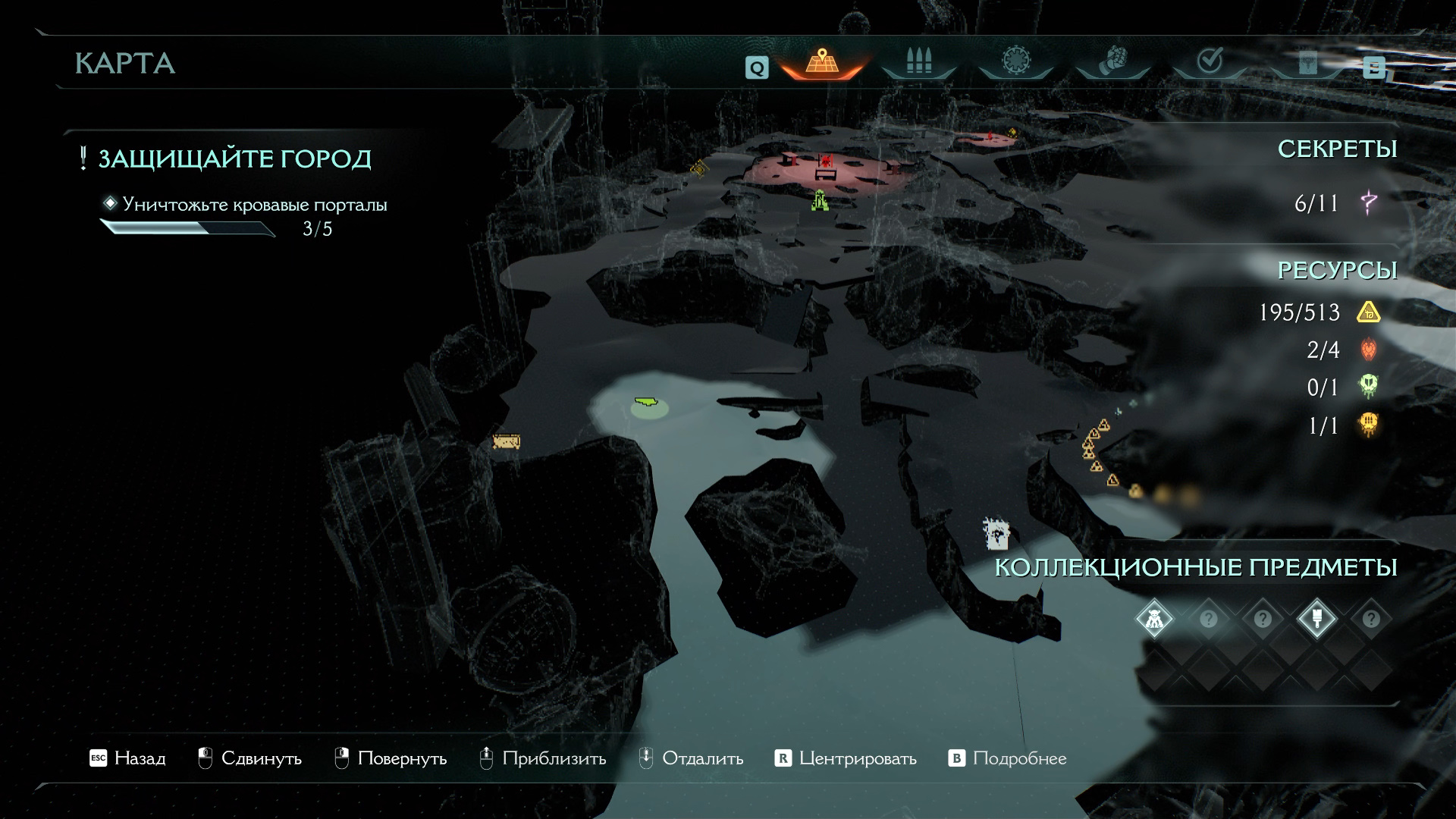This screenshot has height=819, width=1456.
Task: Select the demon toy collectible icon
Action: (1154, 620)
